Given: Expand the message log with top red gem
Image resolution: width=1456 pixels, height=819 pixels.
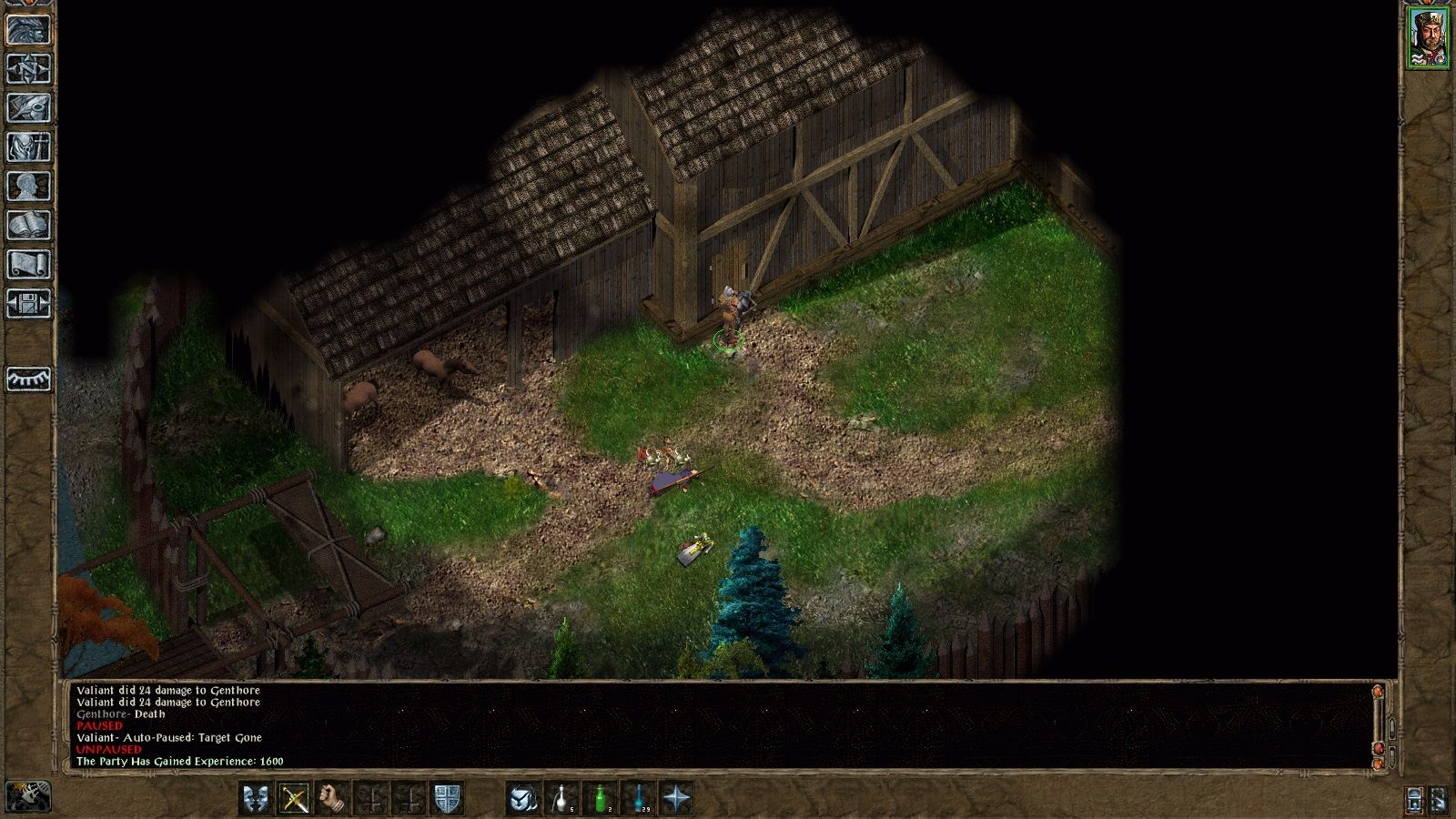Looking at the screenshot, I should [1378, 692].
